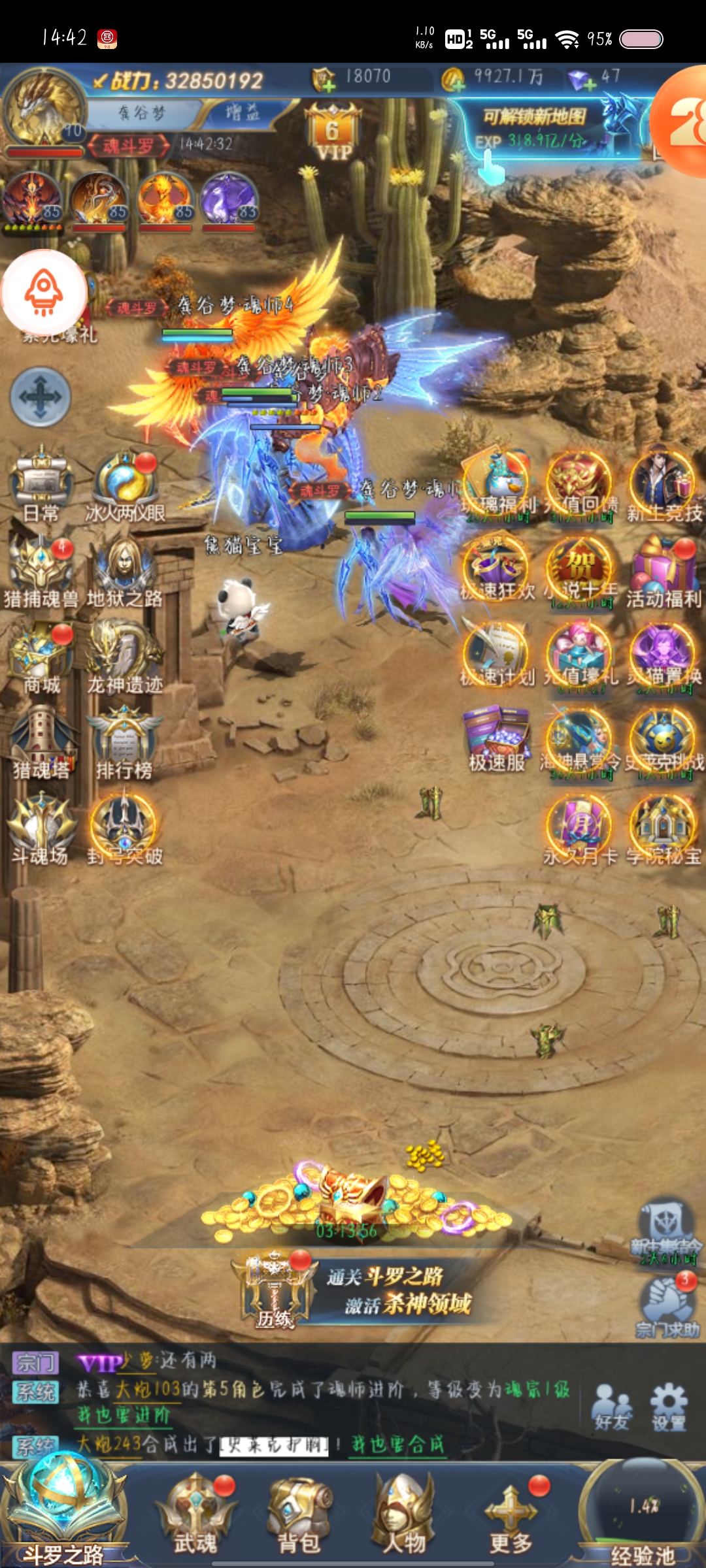Open 活动福利 event rewards

coord(663,570)
